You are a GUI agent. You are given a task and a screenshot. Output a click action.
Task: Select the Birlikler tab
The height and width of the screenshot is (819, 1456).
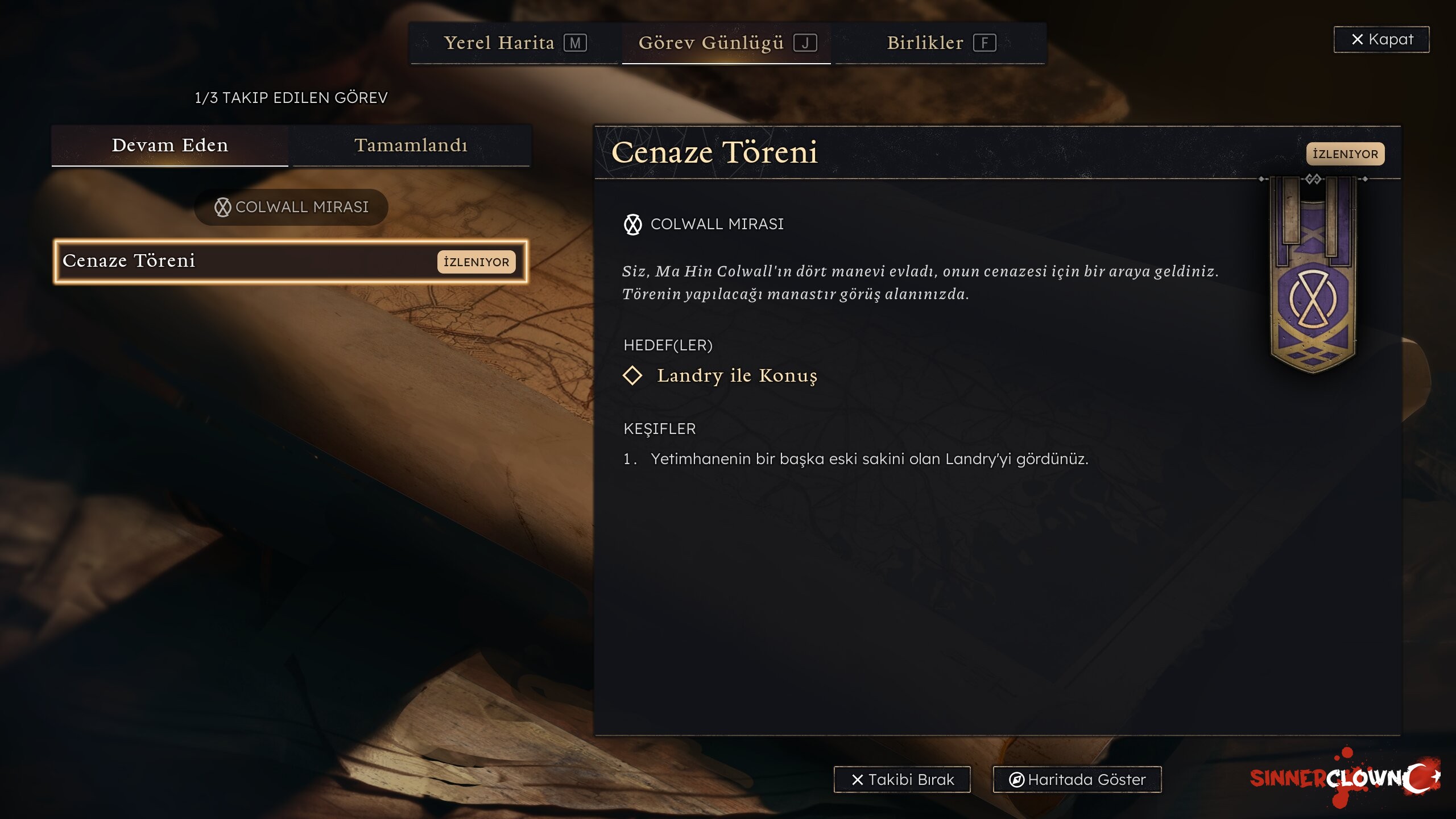pos(940,43)
